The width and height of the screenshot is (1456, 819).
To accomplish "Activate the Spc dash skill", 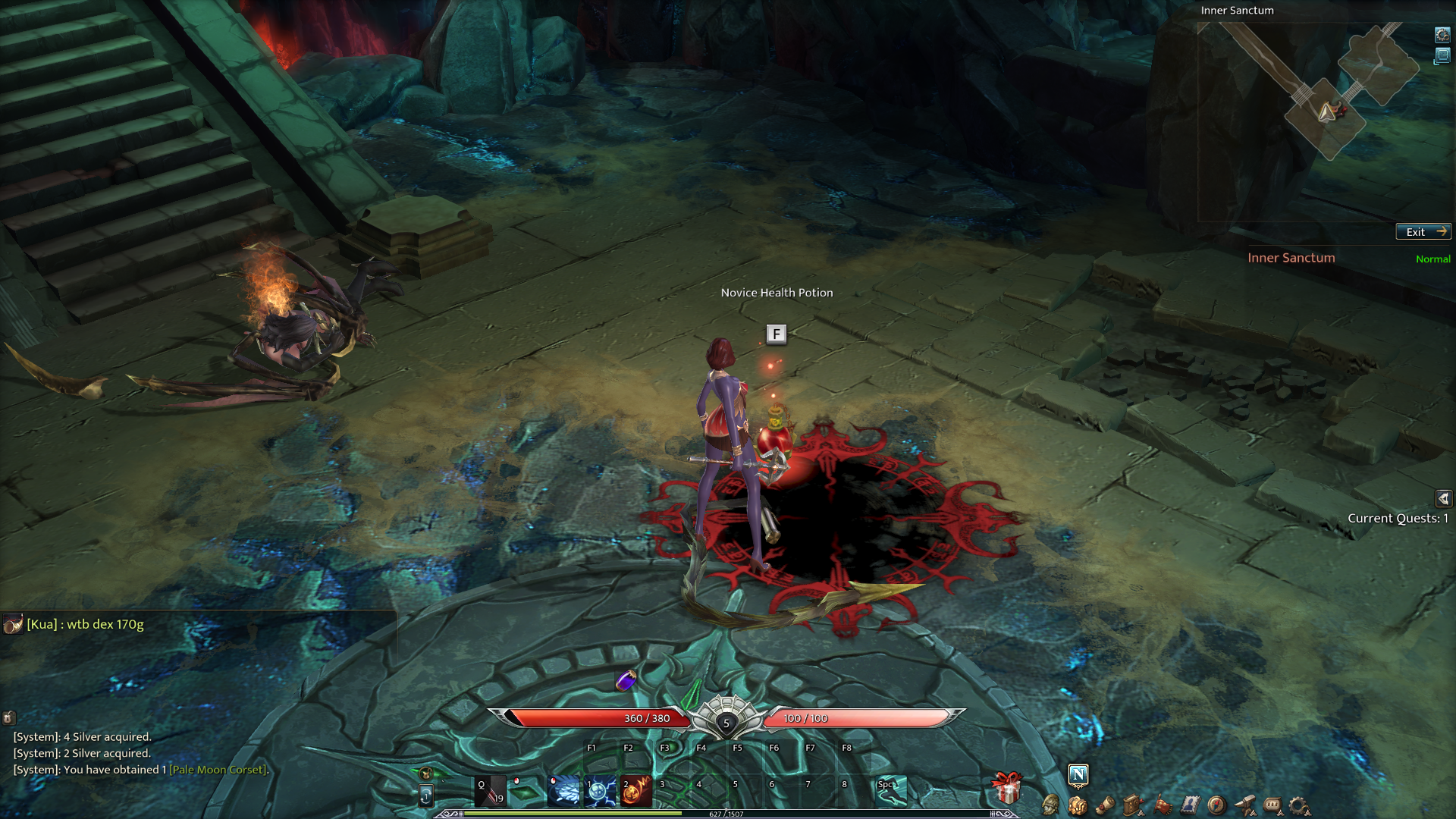I will coord(891,791).
